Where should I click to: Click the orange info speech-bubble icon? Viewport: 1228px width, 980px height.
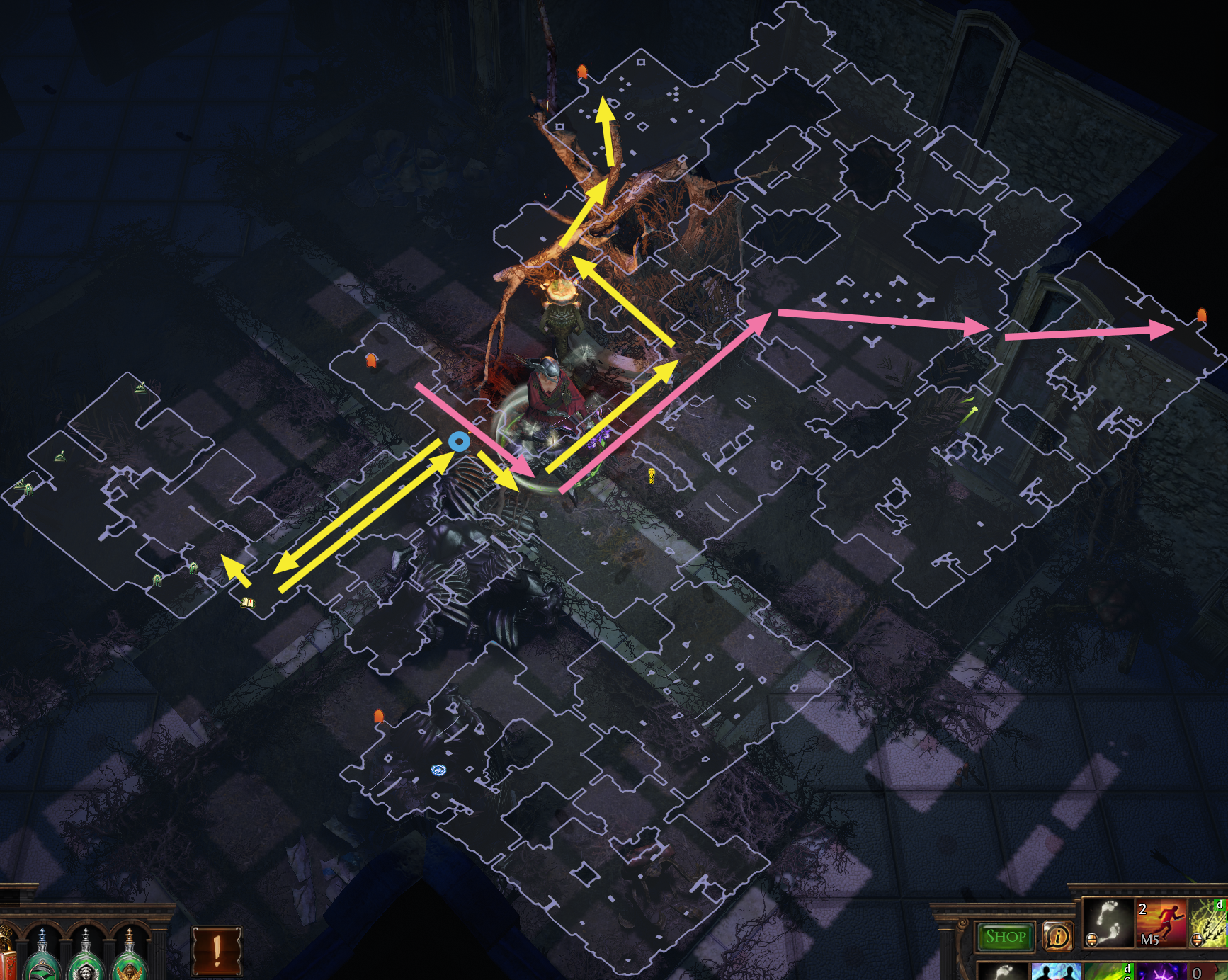coord(1057,937)
